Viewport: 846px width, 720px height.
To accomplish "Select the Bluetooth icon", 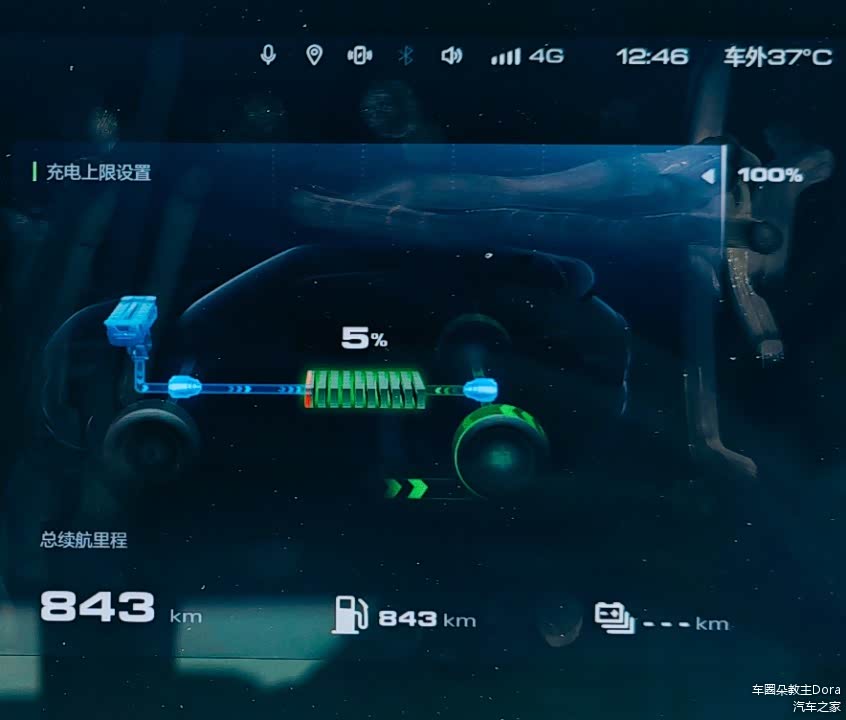I will click(406, 55).
